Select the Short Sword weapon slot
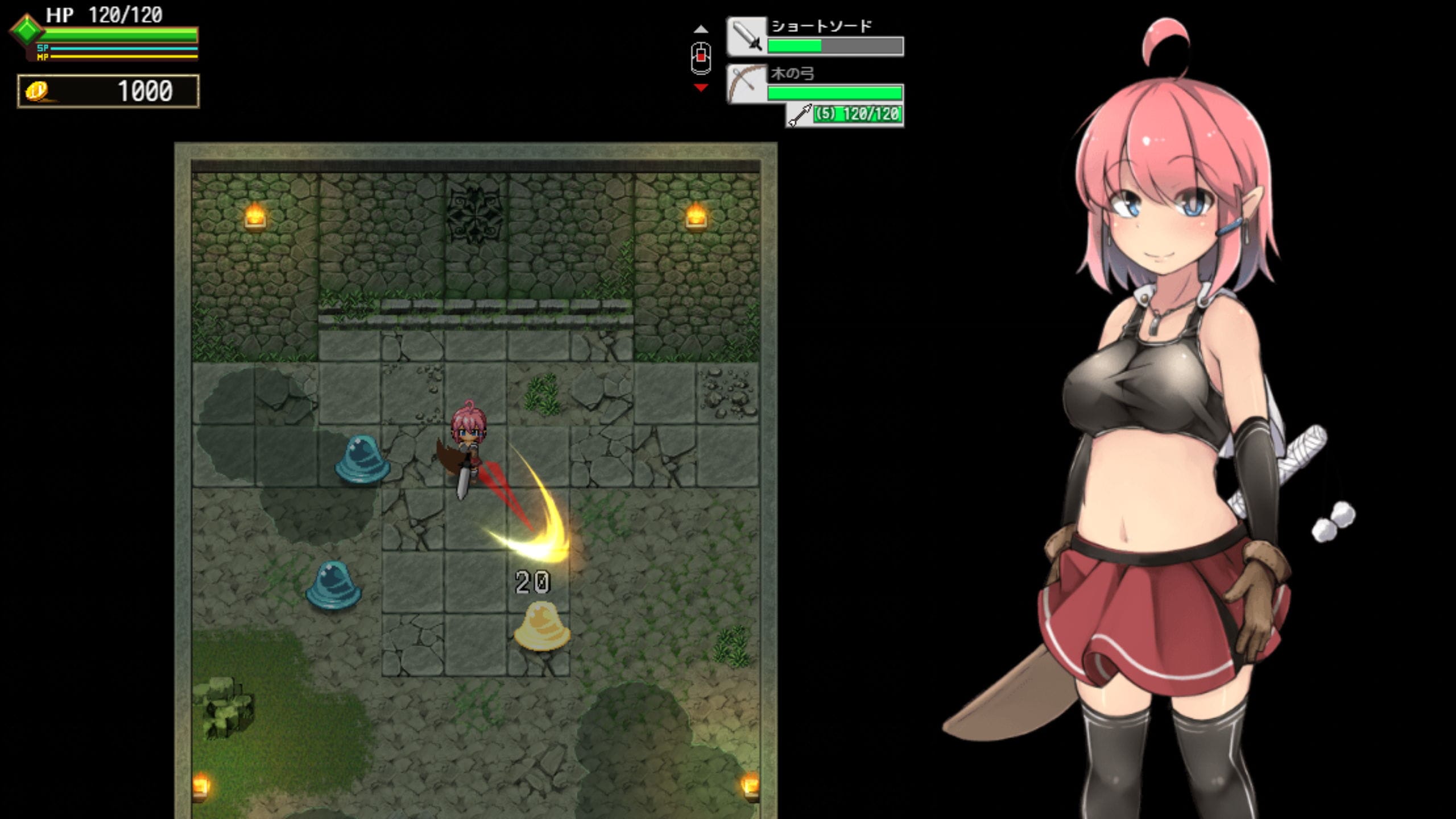This screenshot has width=1456, height=819. click(x=747, y=36)
